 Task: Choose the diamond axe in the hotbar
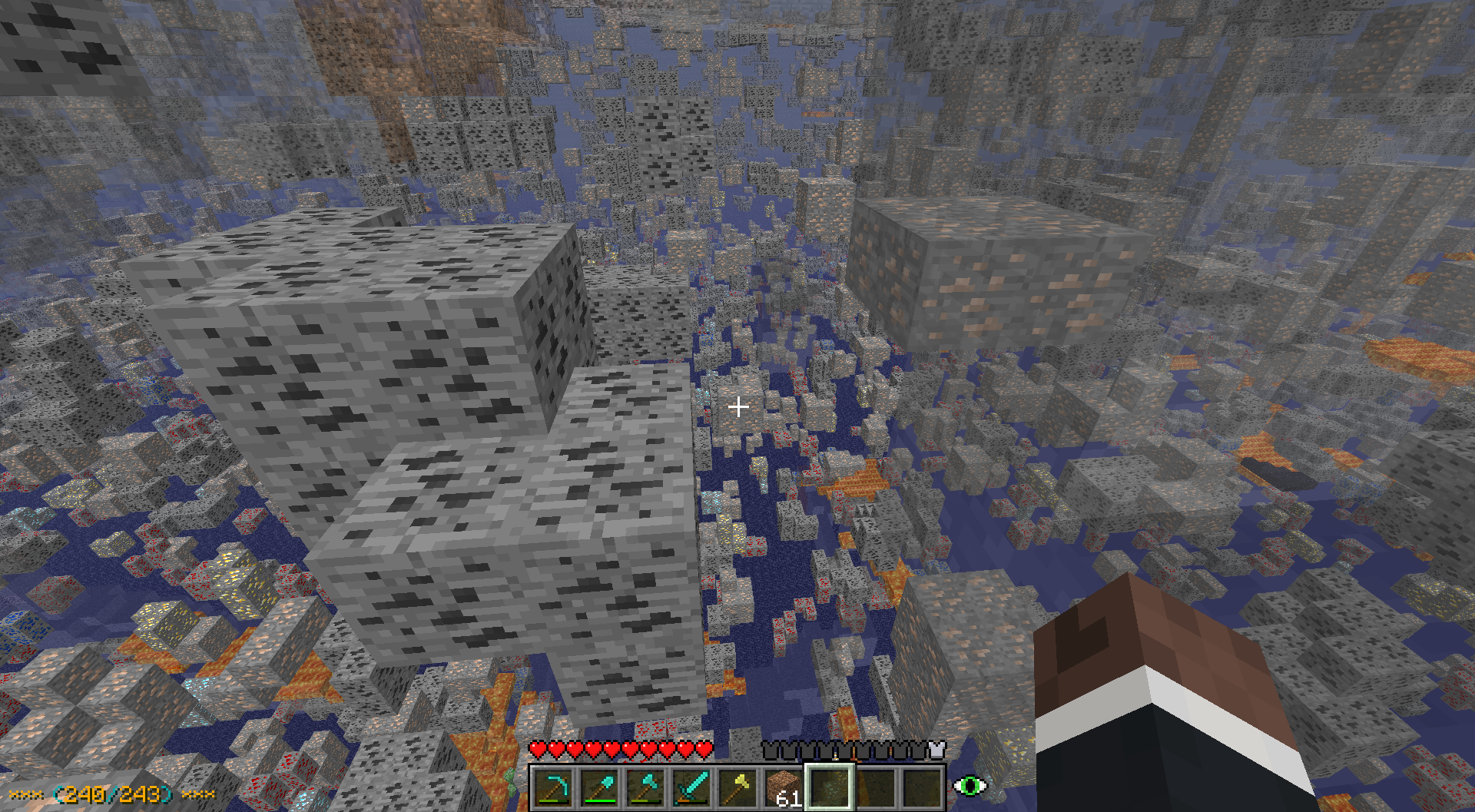645,787
